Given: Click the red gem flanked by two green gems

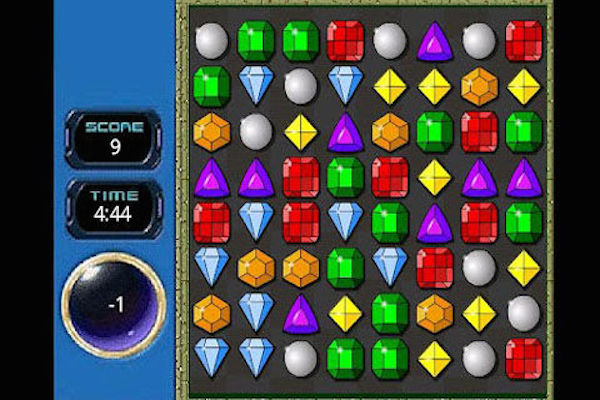Looking at the screenshot, I should click(x=478, y=131).
